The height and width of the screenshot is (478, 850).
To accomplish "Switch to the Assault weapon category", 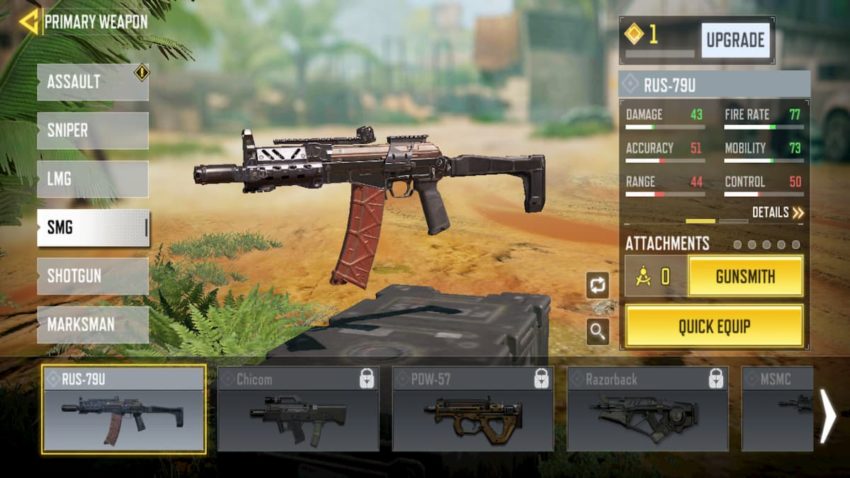I will 92,83.
